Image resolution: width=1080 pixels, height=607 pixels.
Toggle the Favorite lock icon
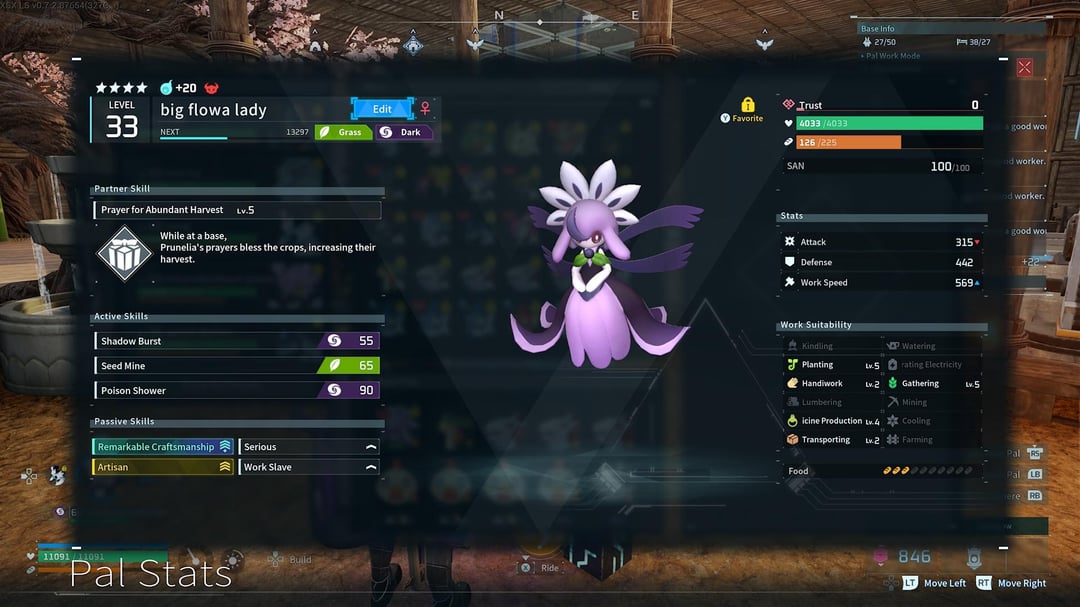click(747, 105)
